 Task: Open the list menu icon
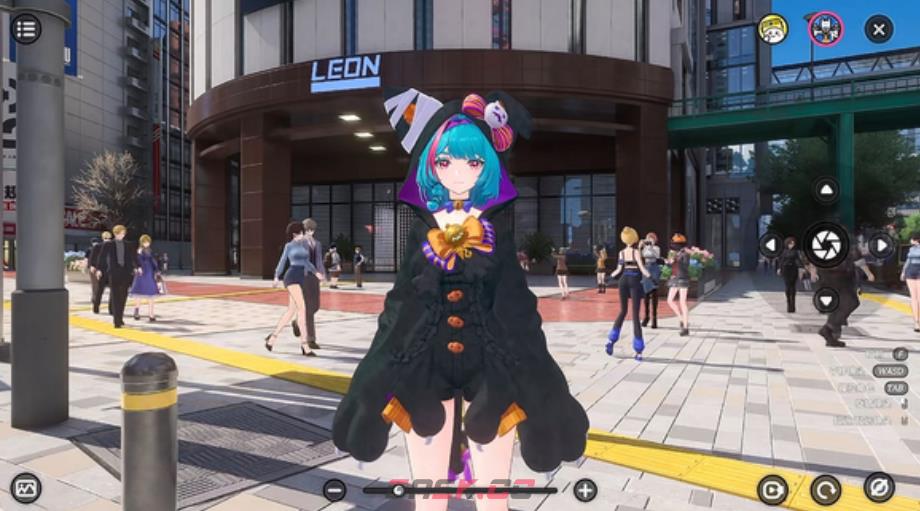(x=26, y=28)
